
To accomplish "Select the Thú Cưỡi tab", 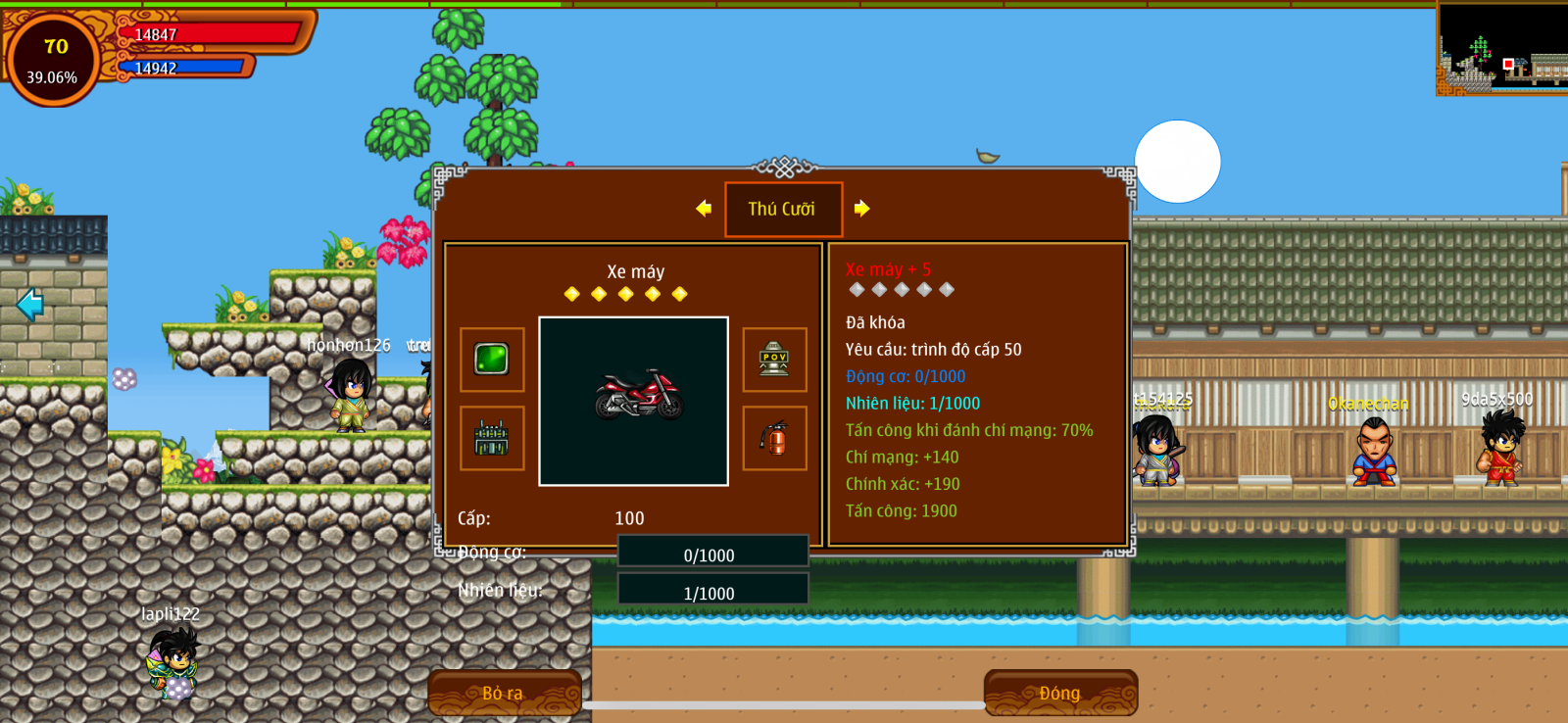I will (x=782, y=209).
